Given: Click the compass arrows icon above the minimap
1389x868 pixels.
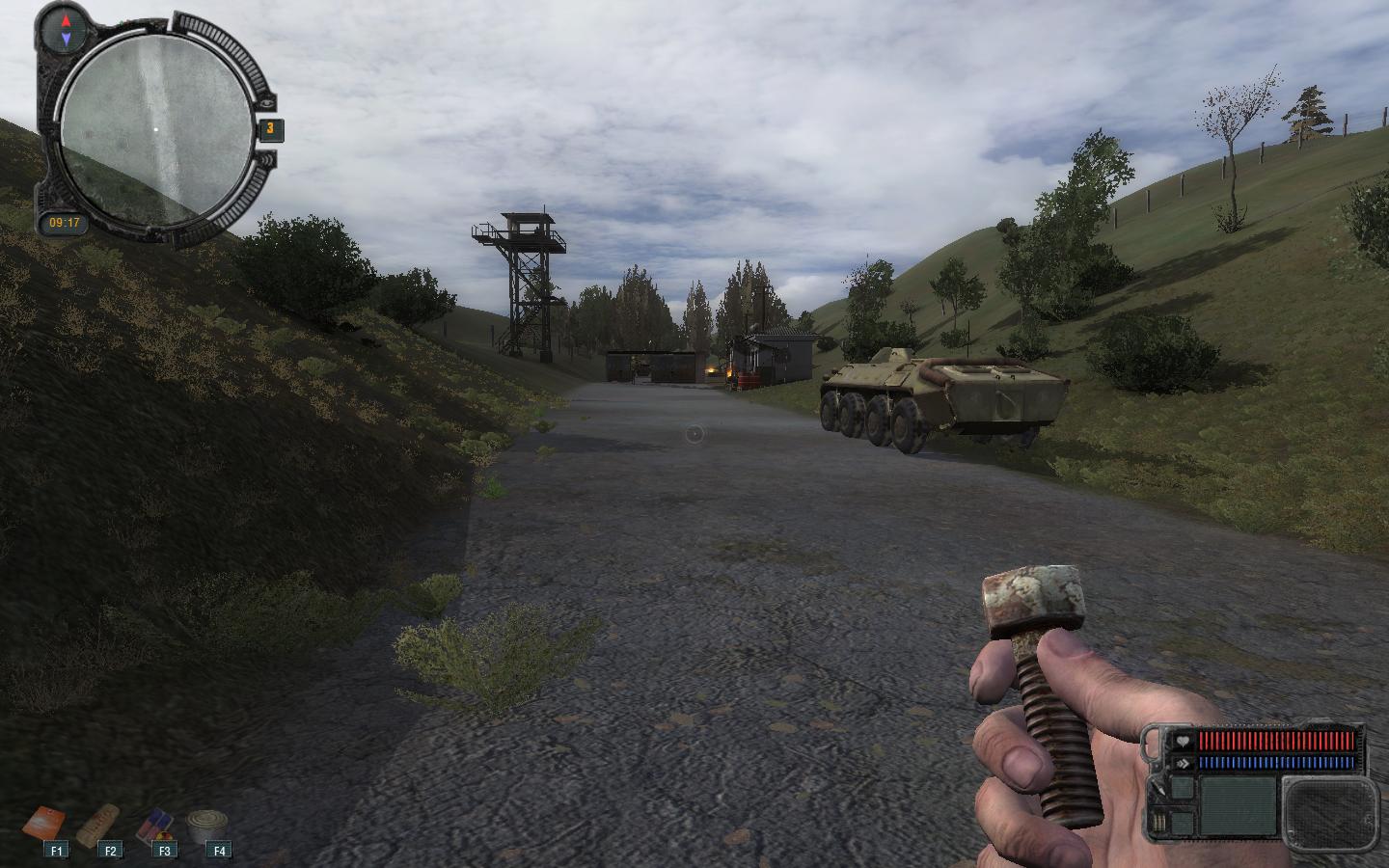Looking at the screenshot, I should (x=66, y=29).
